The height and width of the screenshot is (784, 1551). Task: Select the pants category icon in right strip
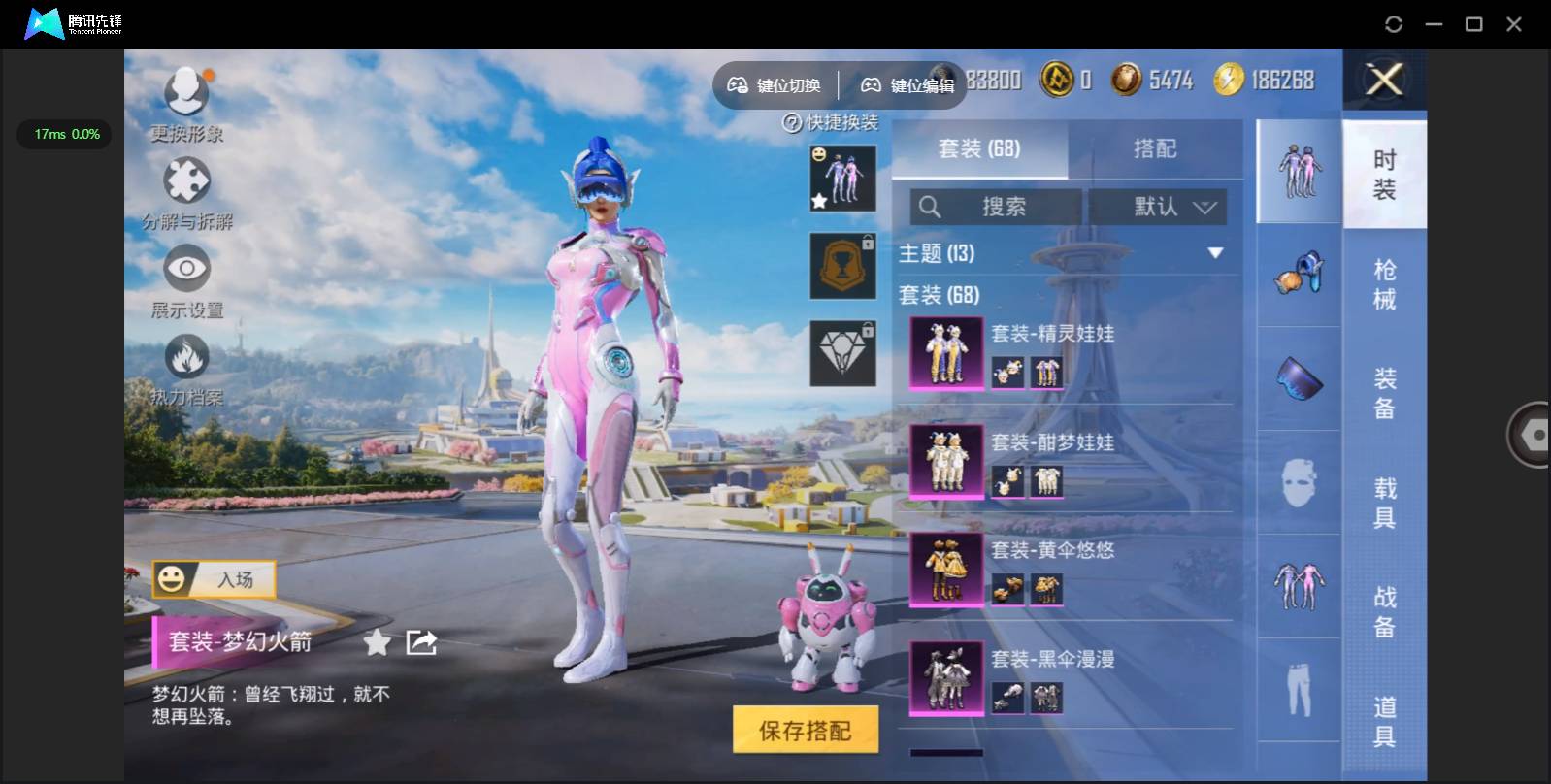[x=1301, y=687]
